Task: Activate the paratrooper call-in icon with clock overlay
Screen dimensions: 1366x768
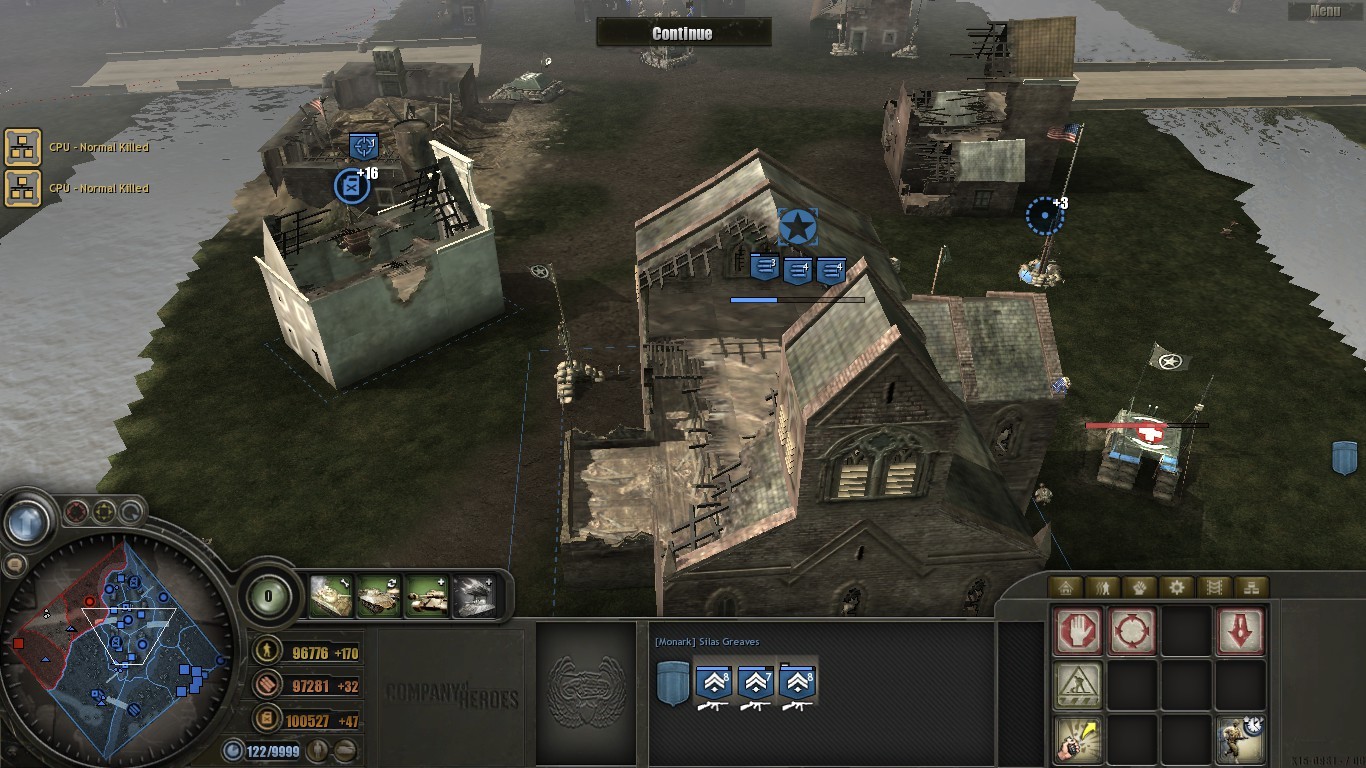Action: (x=1241, y=740)
